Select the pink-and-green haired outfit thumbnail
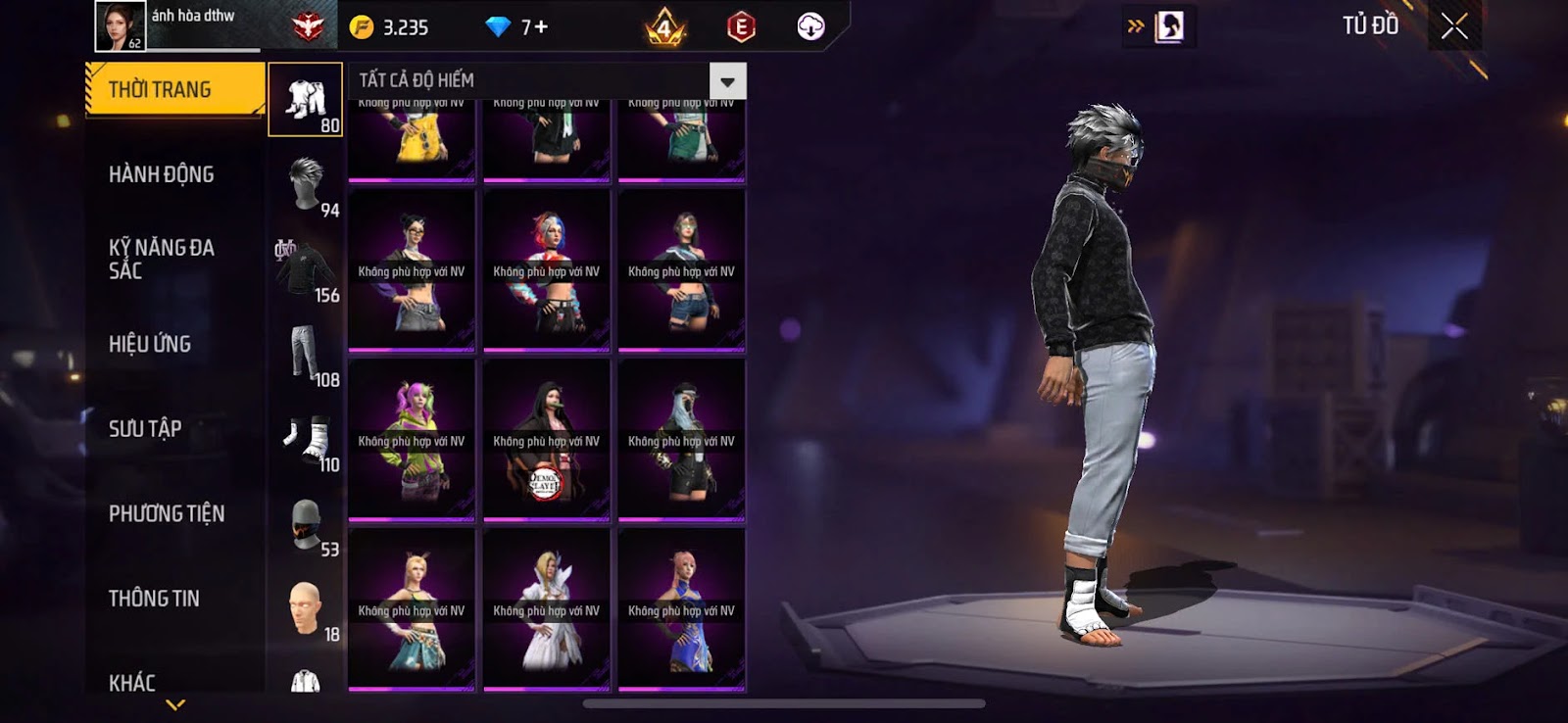The width and height of the screenshot is (1568, 723). pyautogui.click(x=412, y=441)
